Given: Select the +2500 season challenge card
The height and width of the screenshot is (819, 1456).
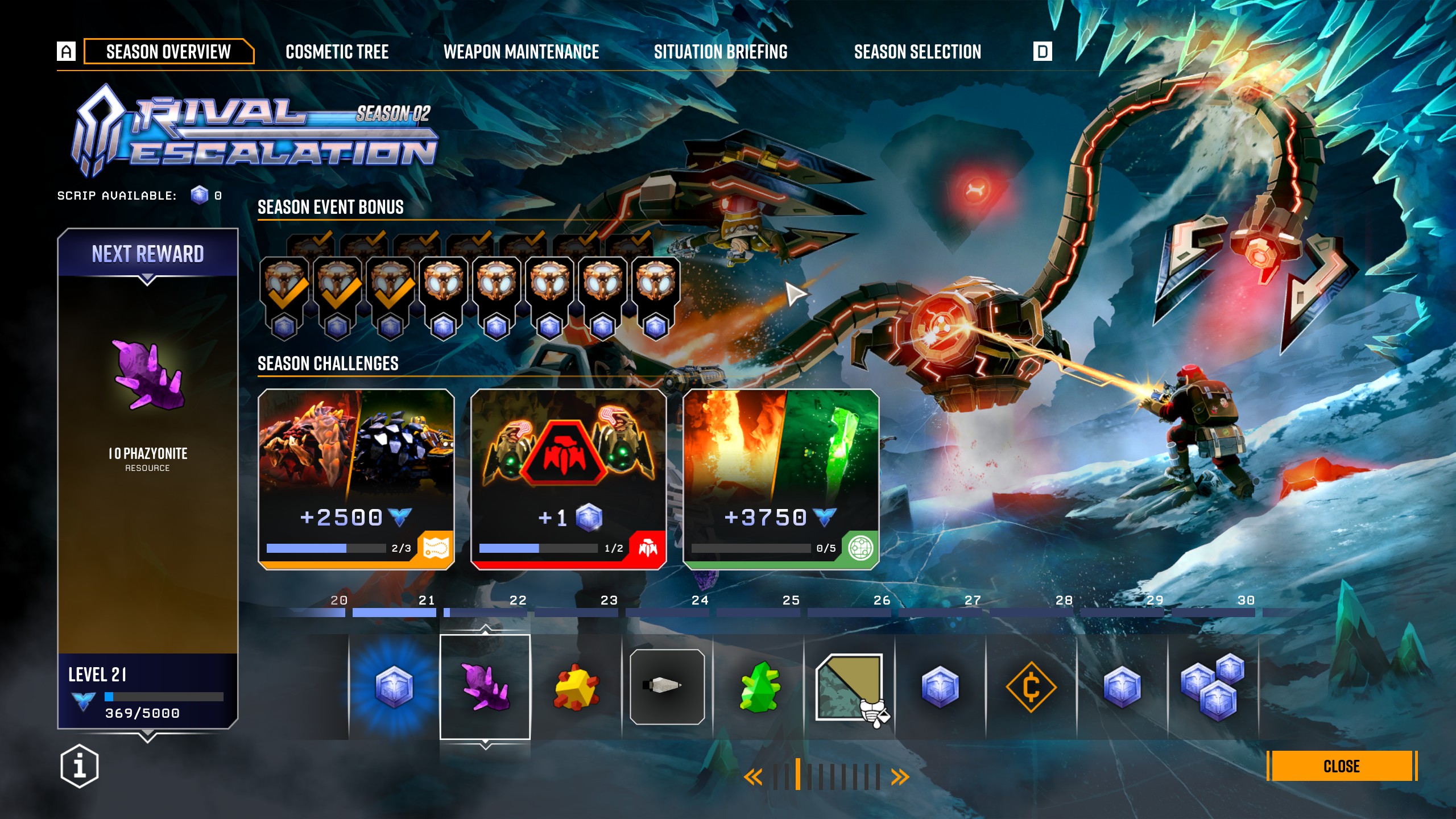Looking at the screenshot, I should point(356,479).
